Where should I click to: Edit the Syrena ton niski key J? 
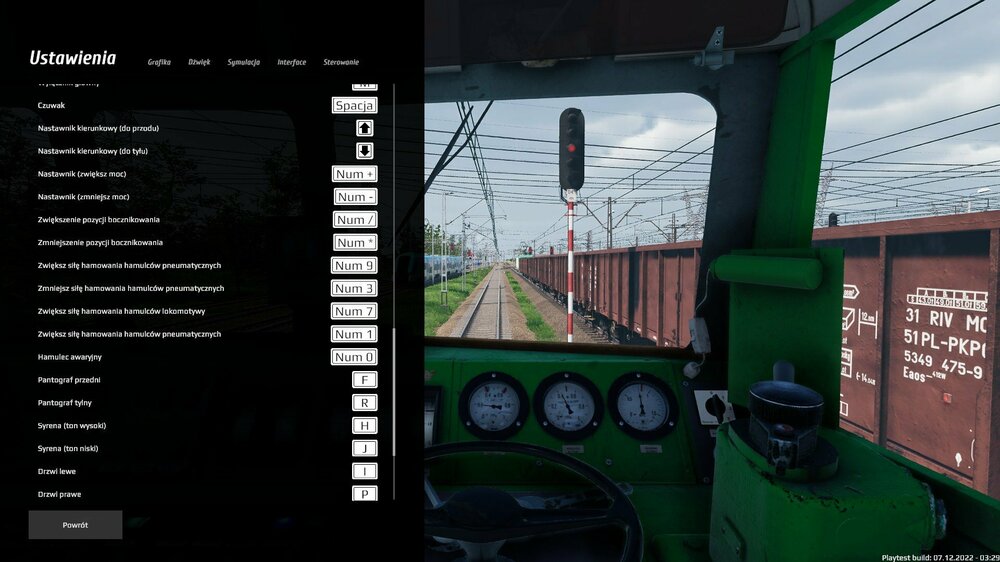pyautogui.click(x=365, y=449)
